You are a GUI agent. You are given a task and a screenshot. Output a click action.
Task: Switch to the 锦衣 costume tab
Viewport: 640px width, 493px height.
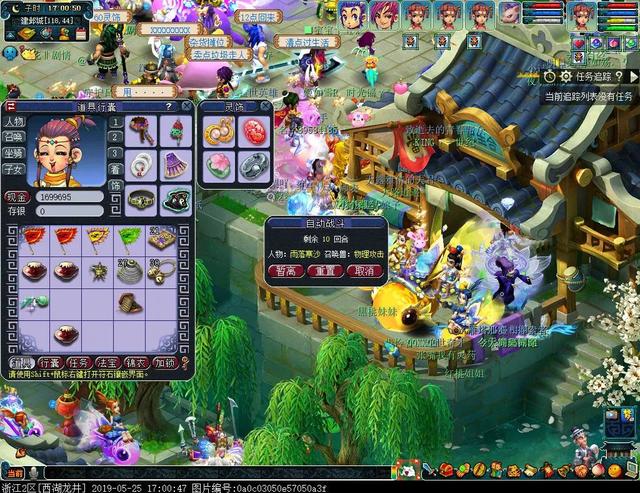pyautogui.click(x=137, y=363)
